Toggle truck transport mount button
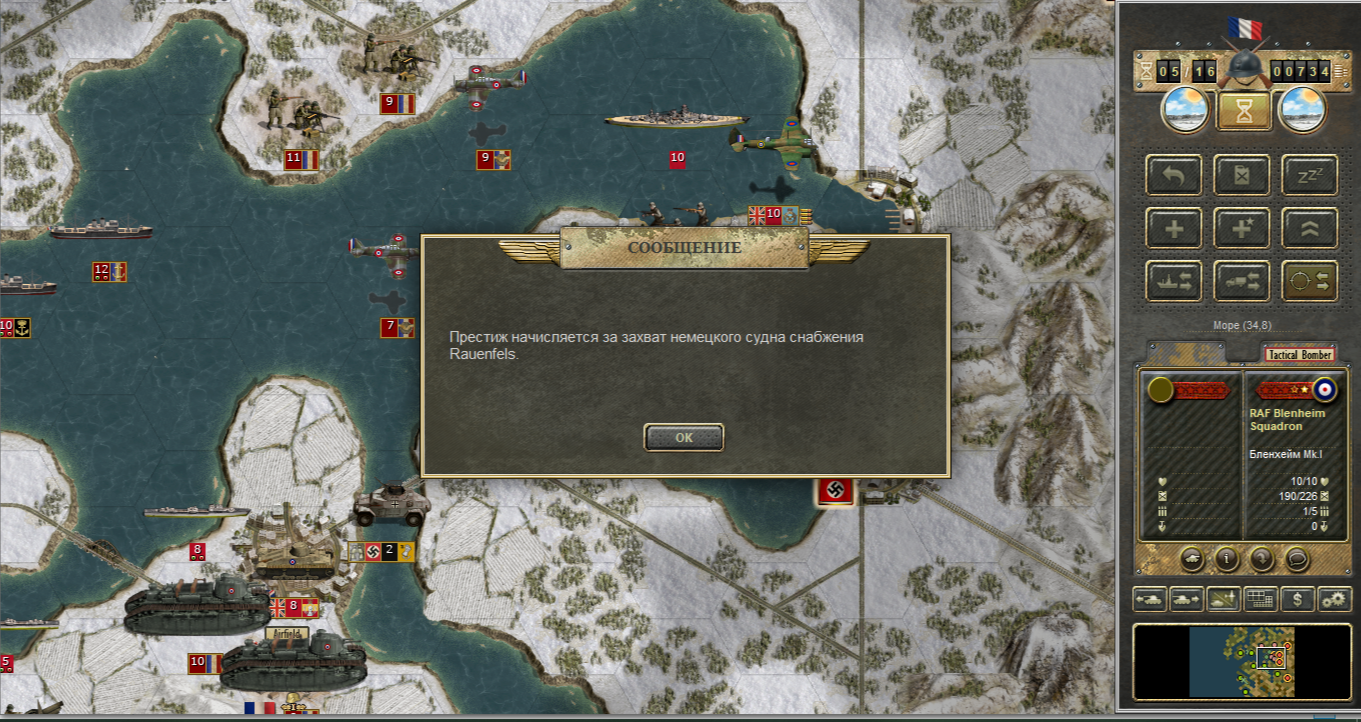This screenshot has height=722, width=1361. click(1242, 281)
